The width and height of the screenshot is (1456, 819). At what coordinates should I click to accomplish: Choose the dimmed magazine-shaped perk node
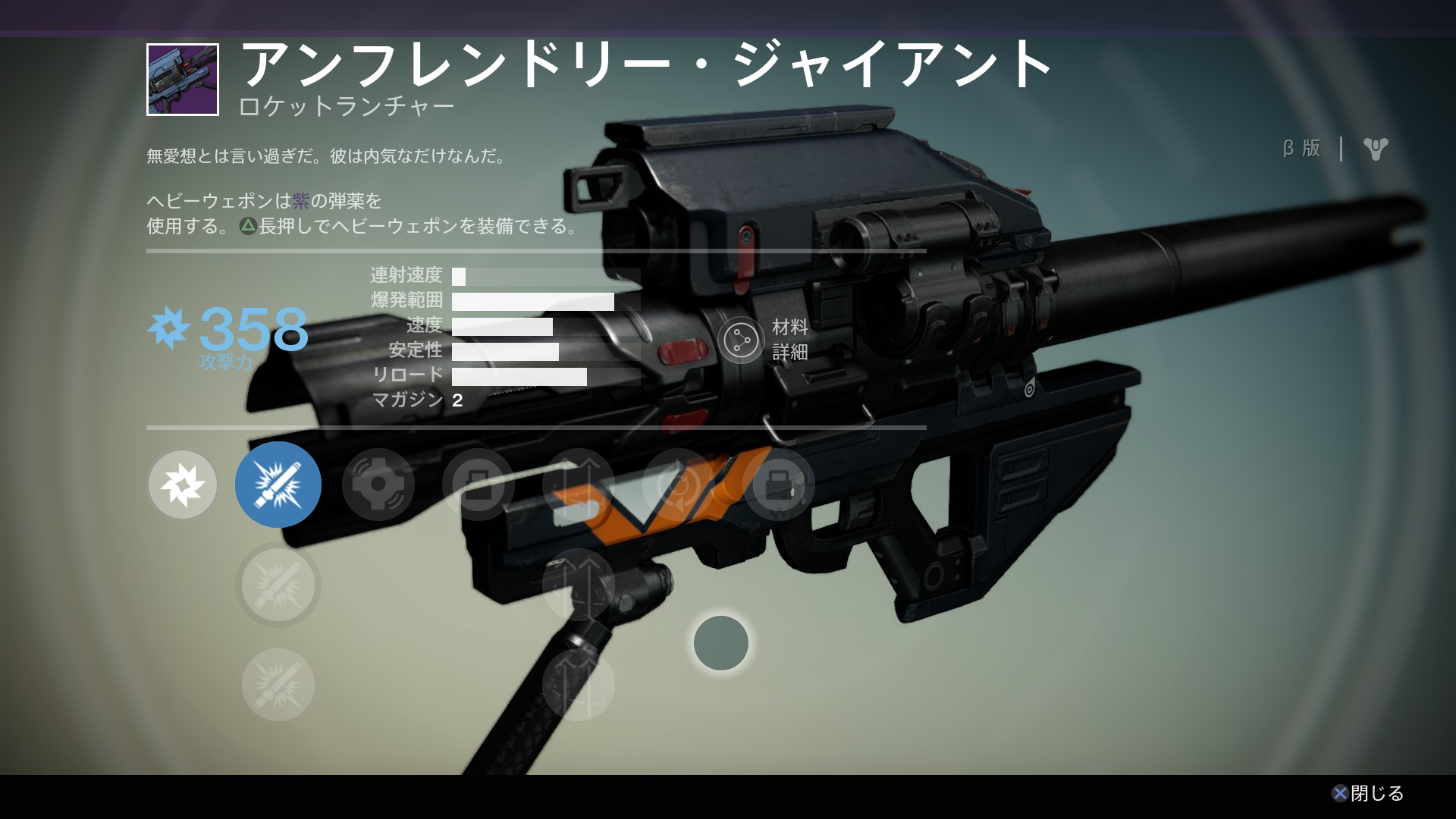pos(478,485)
